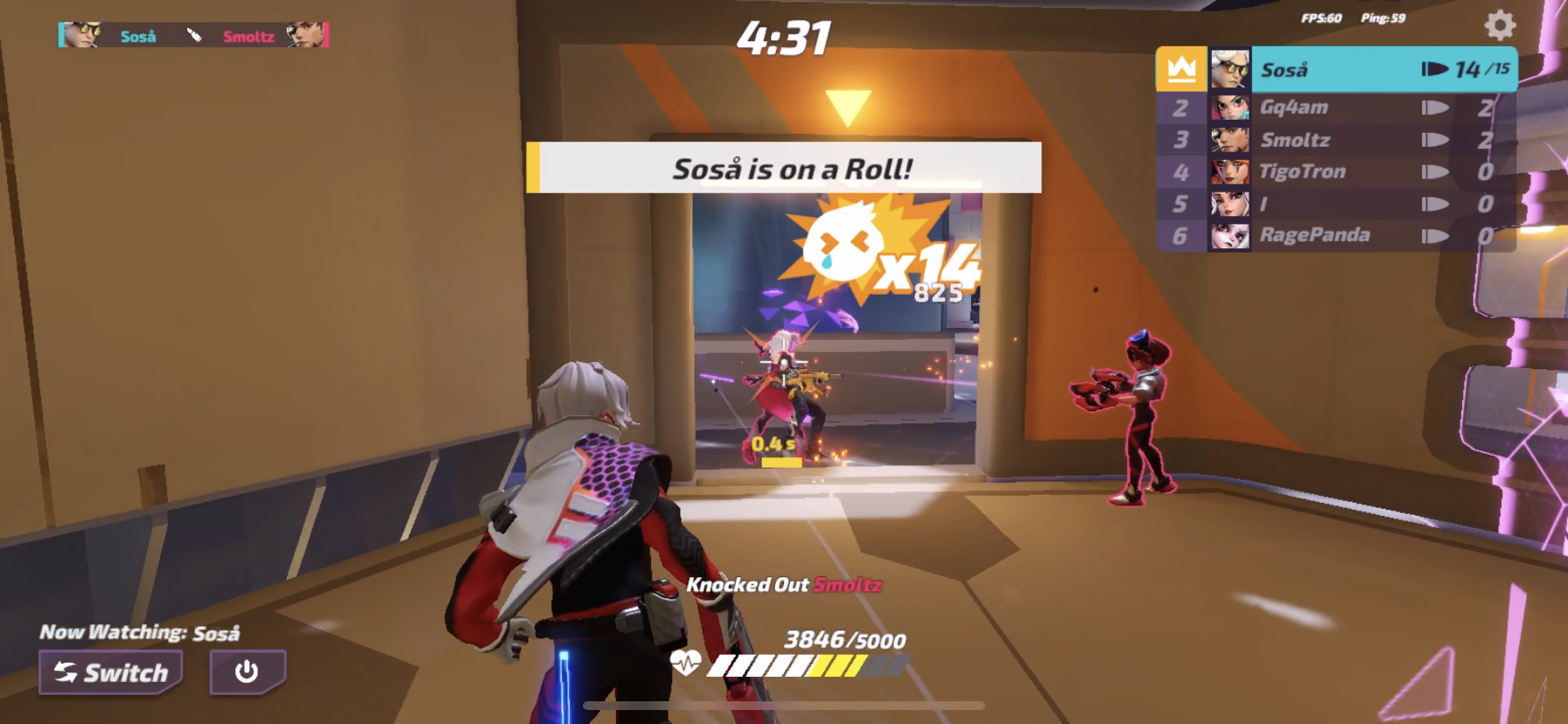Click the knockout bullet icon next to Smoltz
1568x724 pixels.
tap(1435, 139)
